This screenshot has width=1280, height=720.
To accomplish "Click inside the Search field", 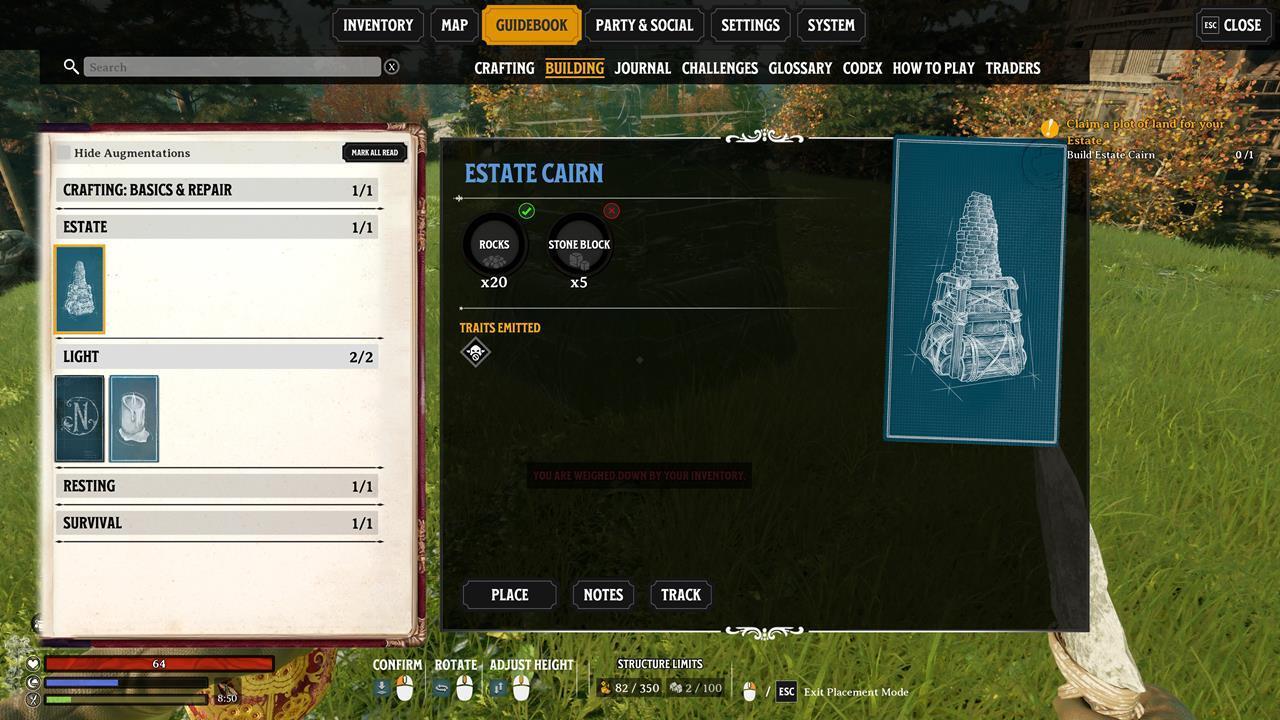I will click(x=230, y=66).
